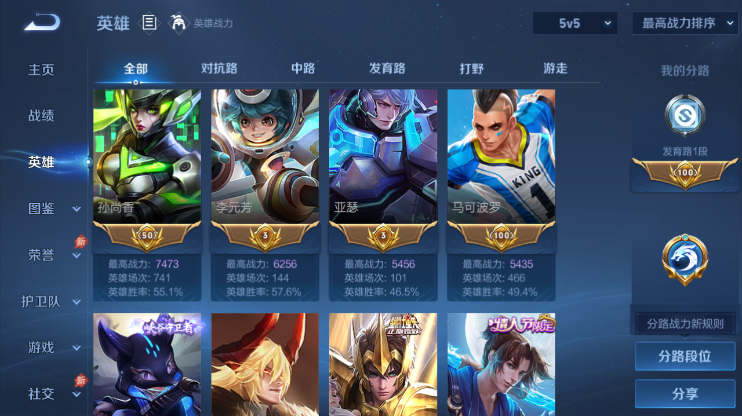Open the 护卫队 sidebar menu

pyautogui.click(x=41, y=301)
